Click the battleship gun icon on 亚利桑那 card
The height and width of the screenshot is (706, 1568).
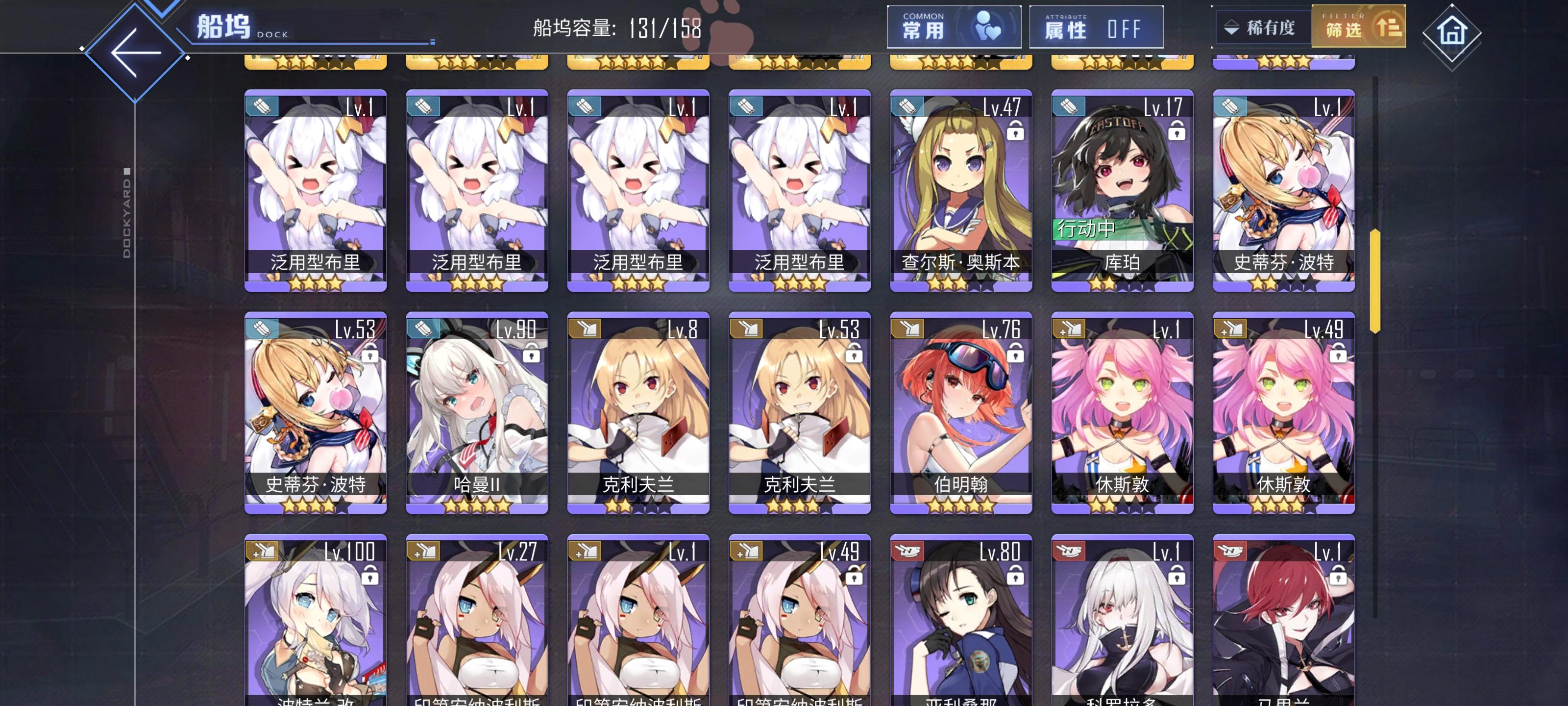pos(907,550)
